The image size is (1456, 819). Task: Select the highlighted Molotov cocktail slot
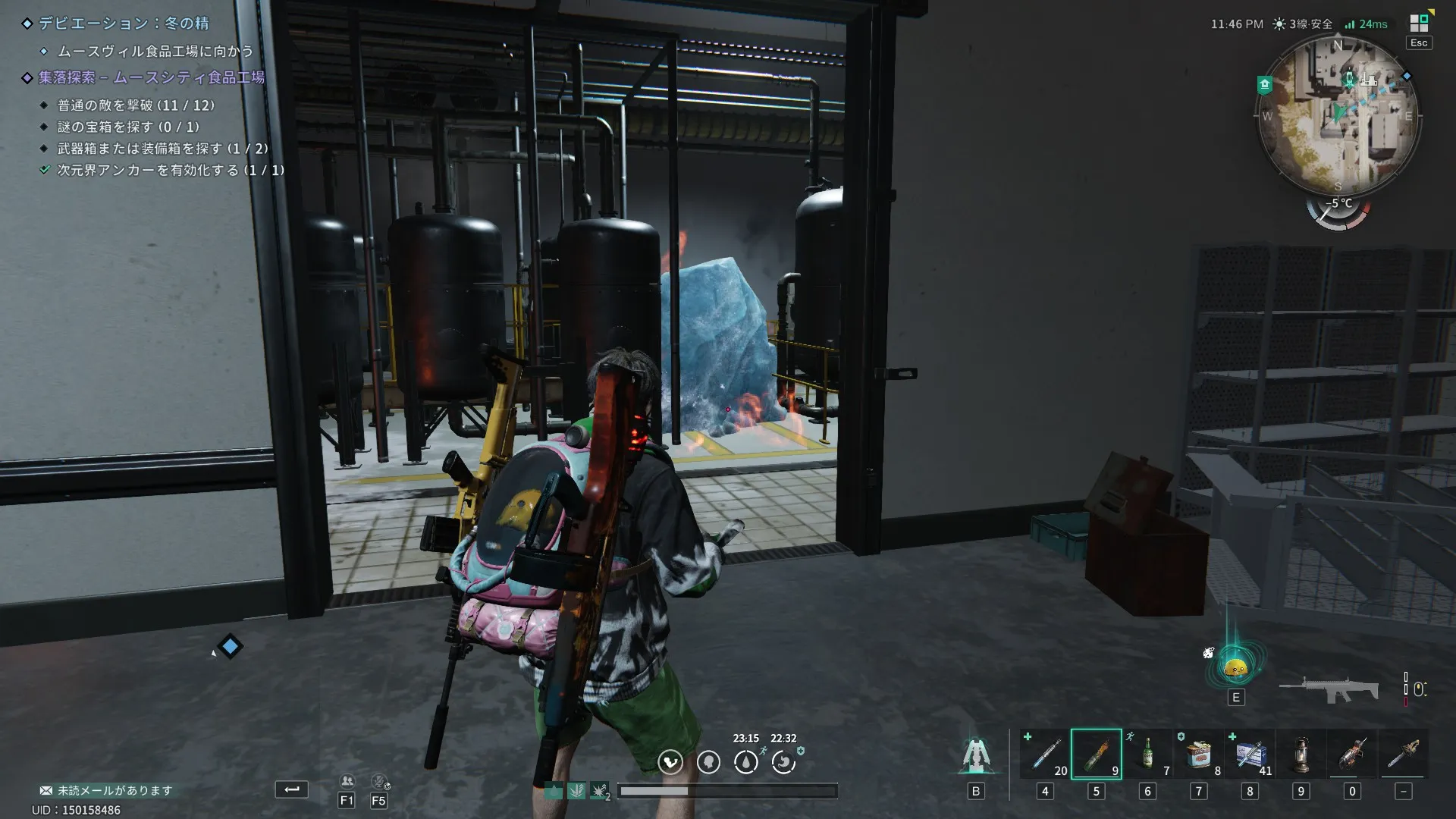(1096, 754)
